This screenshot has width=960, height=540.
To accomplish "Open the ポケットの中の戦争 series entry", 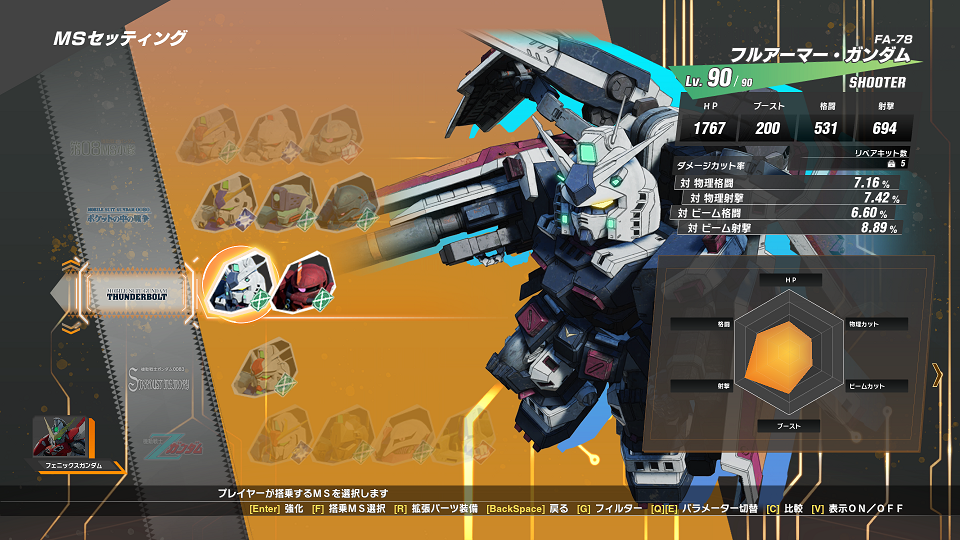I will pos(127,212).
